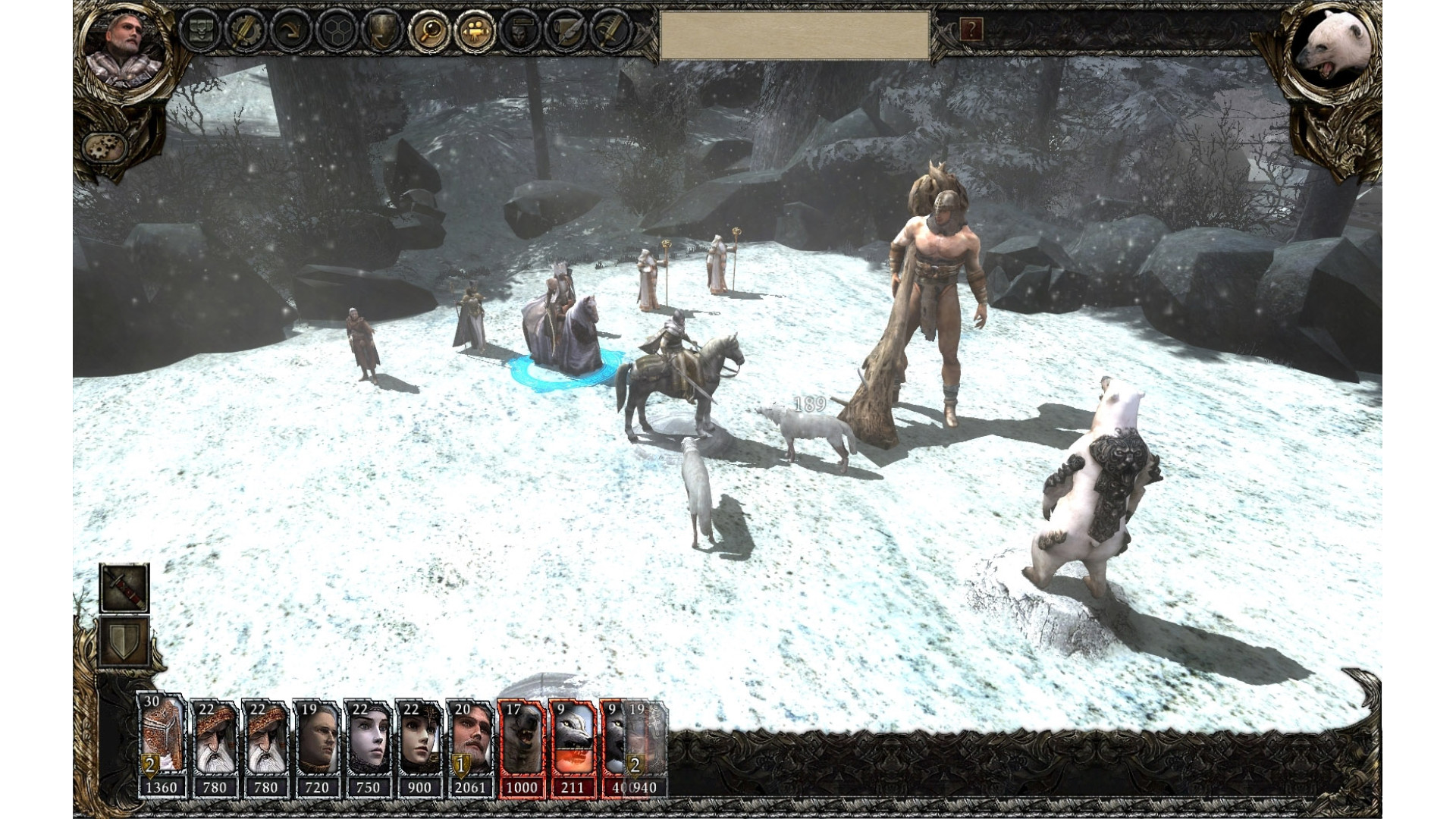Choose the sword attack action button

124,588
